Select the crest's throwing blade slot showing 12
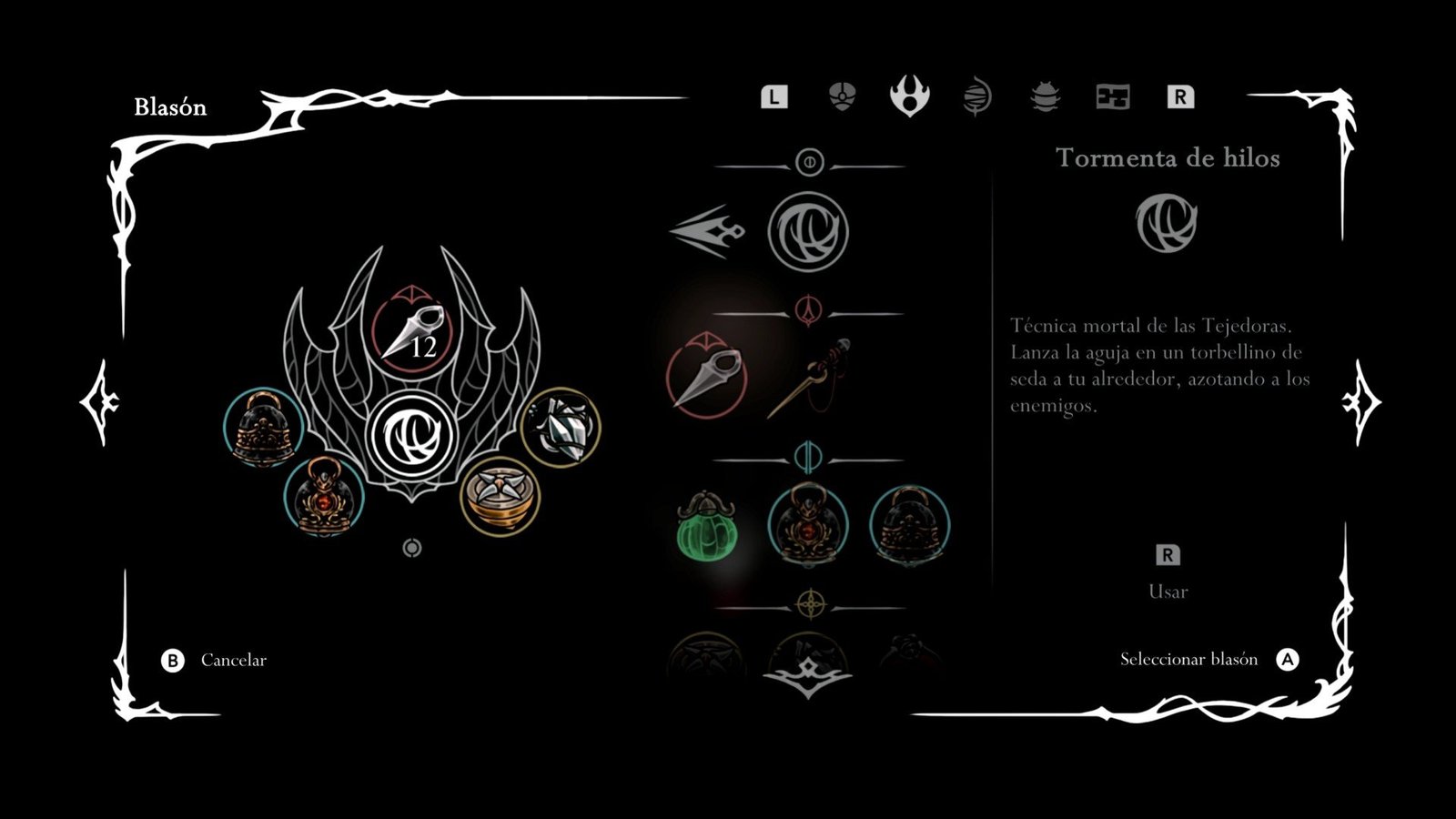 pyautogui.click(x=412, y=330)
